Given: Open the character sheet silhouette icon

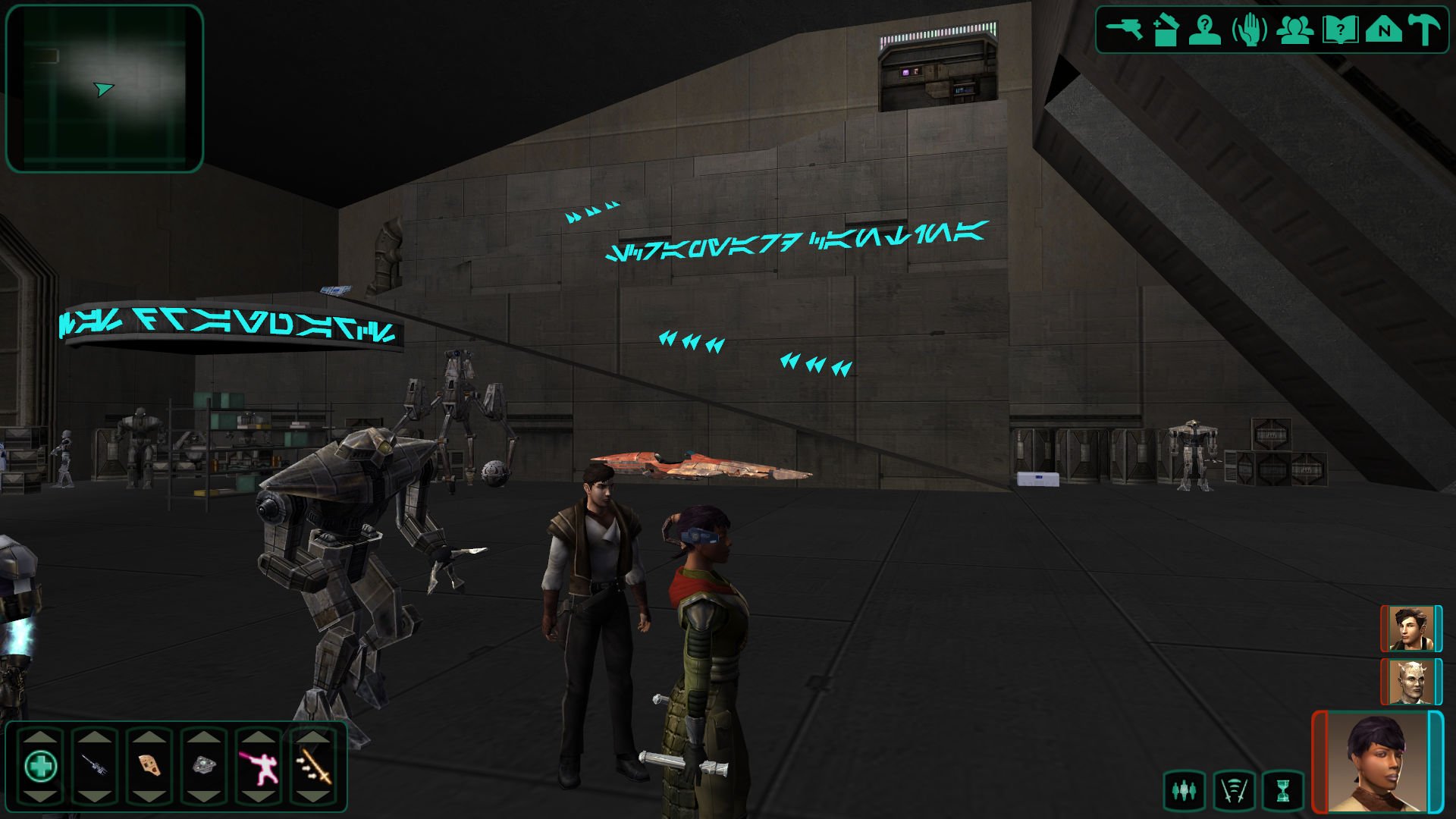Looking at the screenshot, I should click(1204, 31).
